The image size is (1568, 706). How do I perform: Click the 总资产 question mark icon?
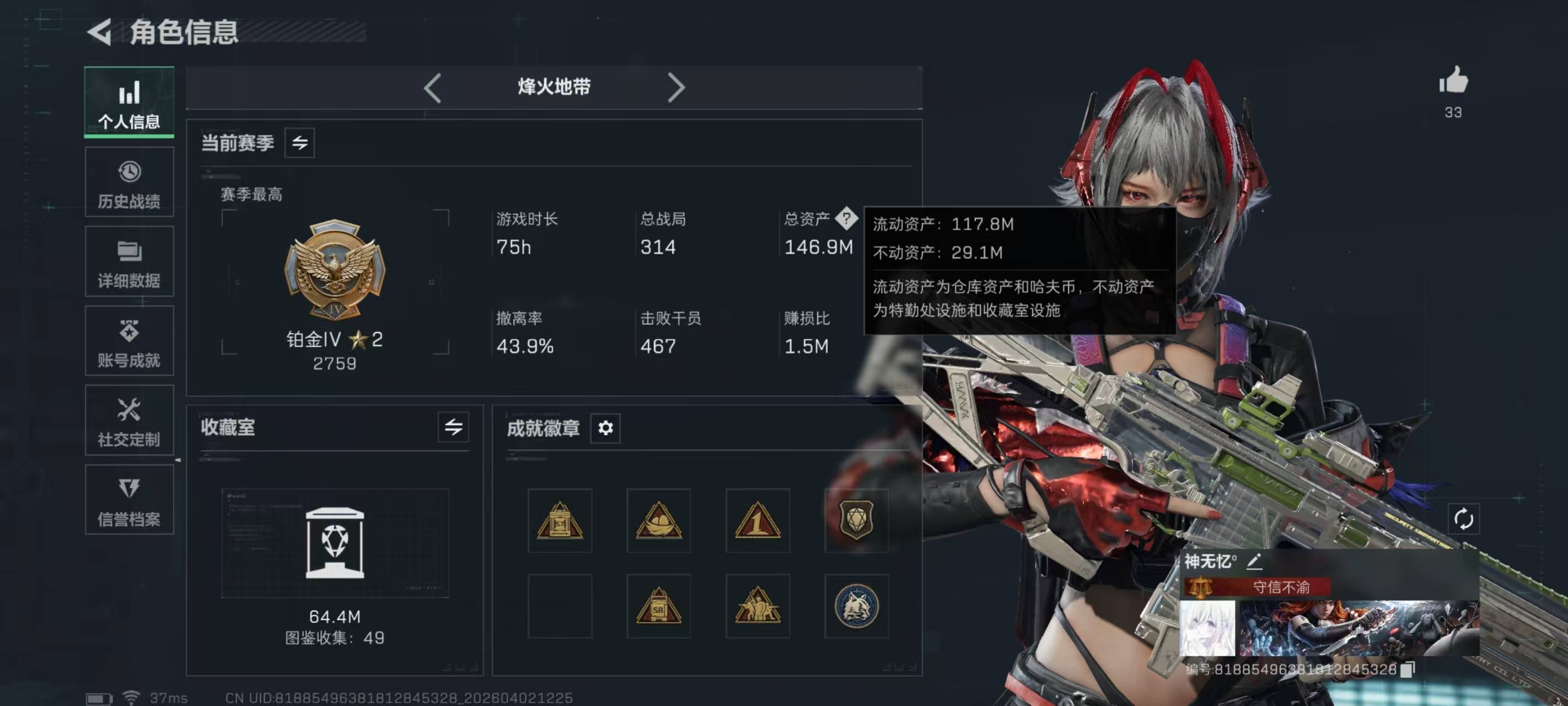coord(846,218)
